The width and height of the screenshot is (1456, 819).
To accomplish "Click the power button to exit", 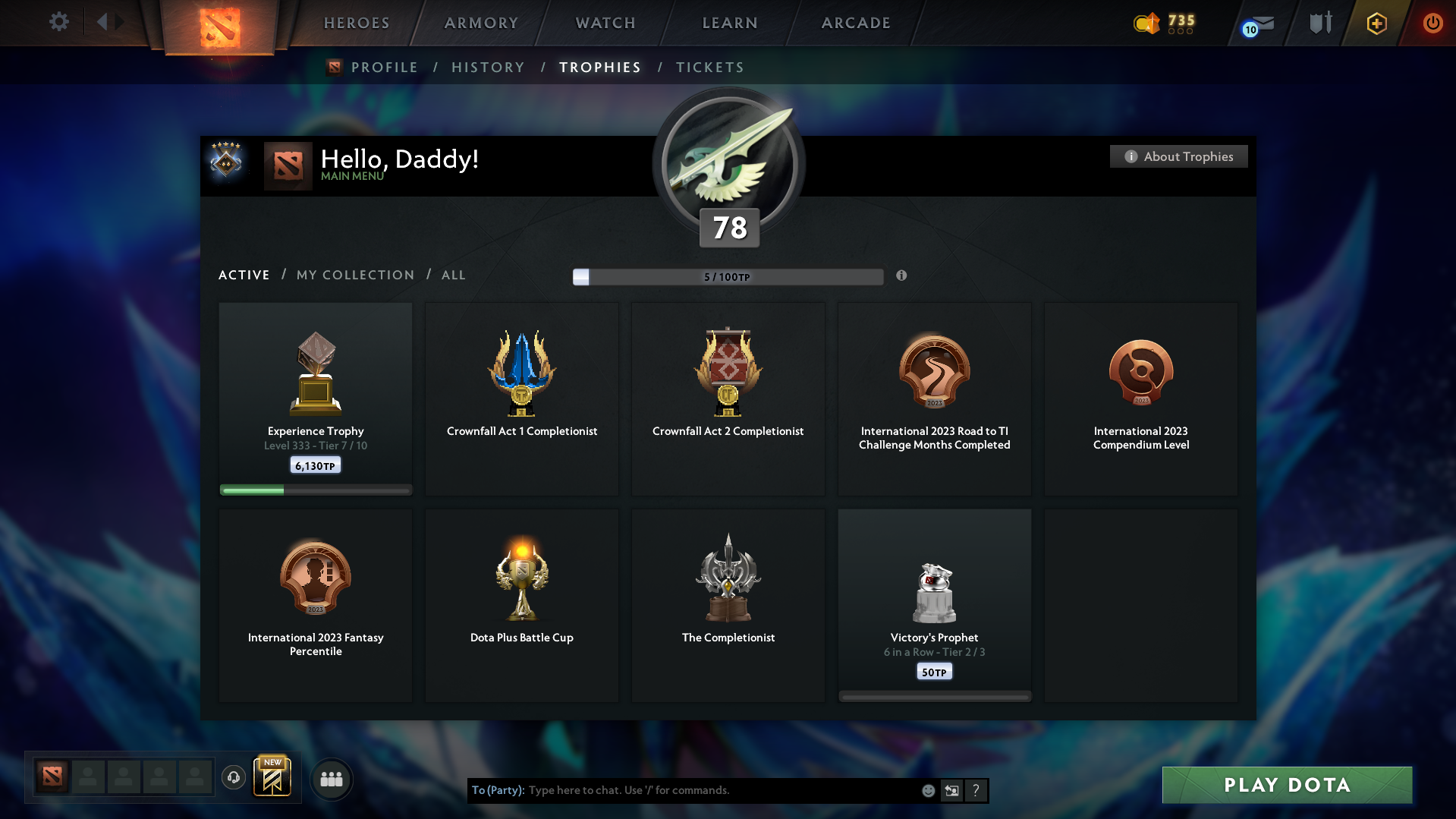I will [x=1432, y=24].
